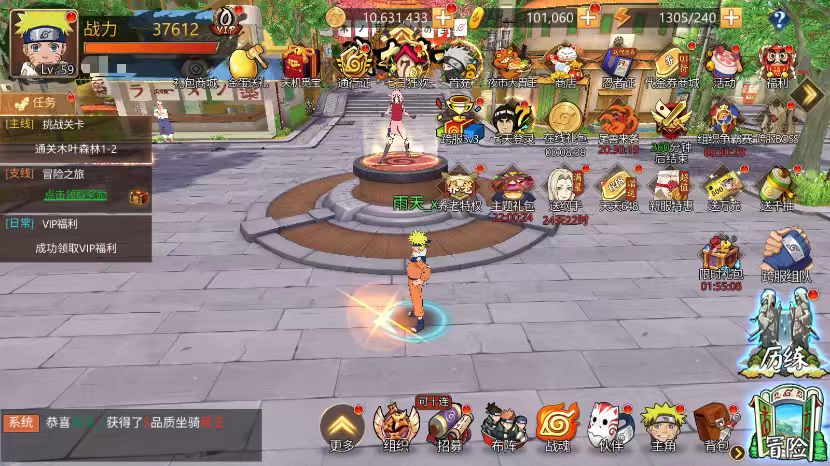This screenshot has height=466, width=830.
Task: Open the 商店 shop icon
Action: click(565, 64)
